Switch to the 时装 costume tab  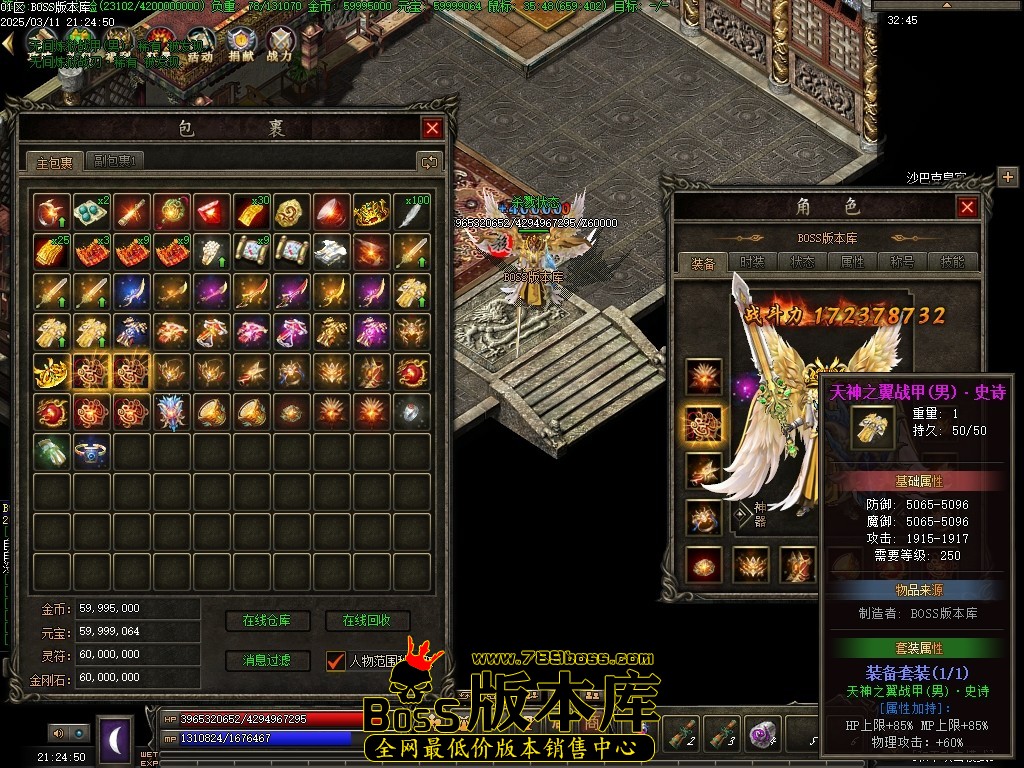(753, 262)
